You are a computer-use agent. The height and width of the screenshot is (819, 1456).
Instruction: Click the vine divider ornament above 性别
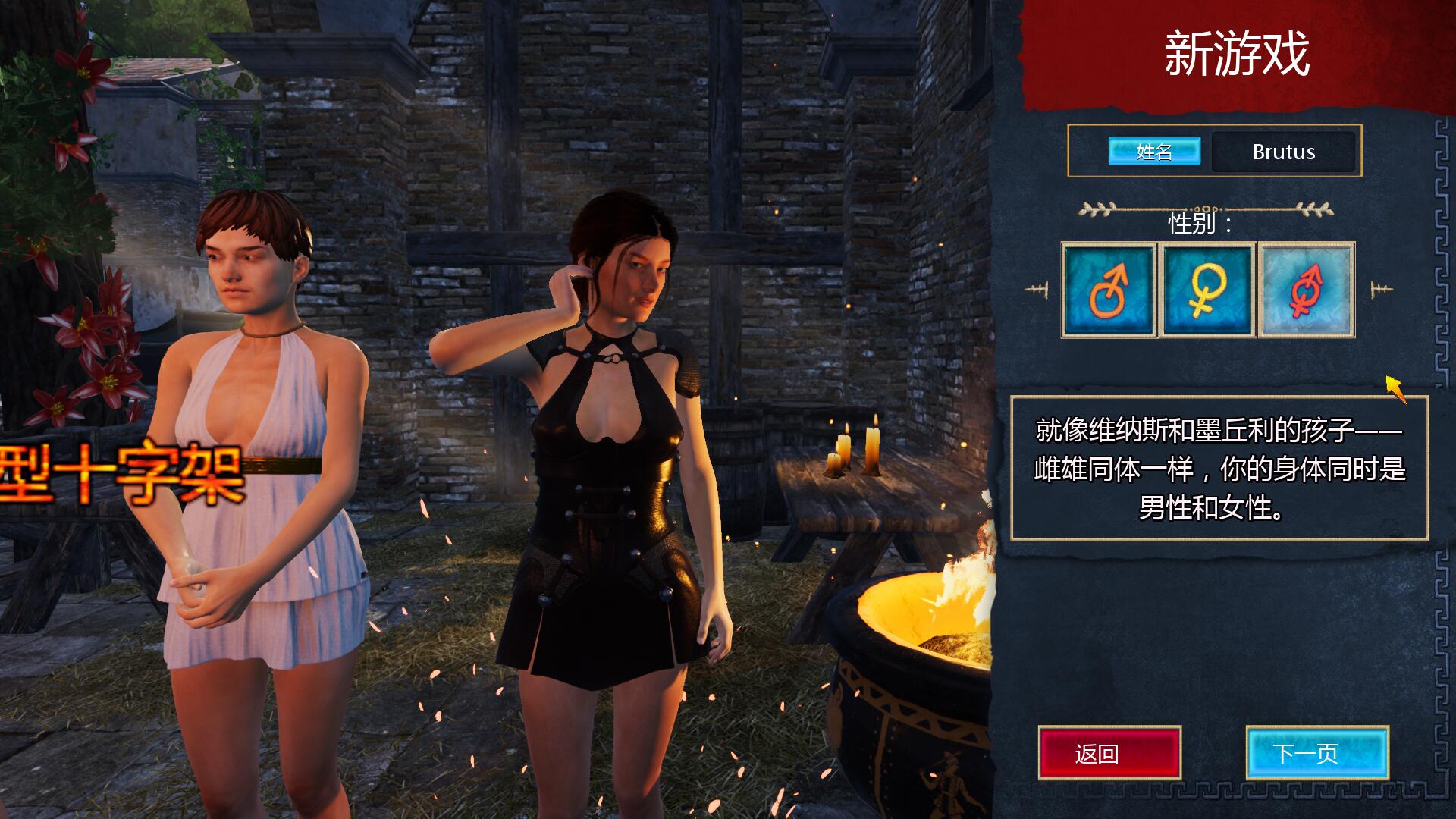pyautogui.click(x=1206, y=209)
